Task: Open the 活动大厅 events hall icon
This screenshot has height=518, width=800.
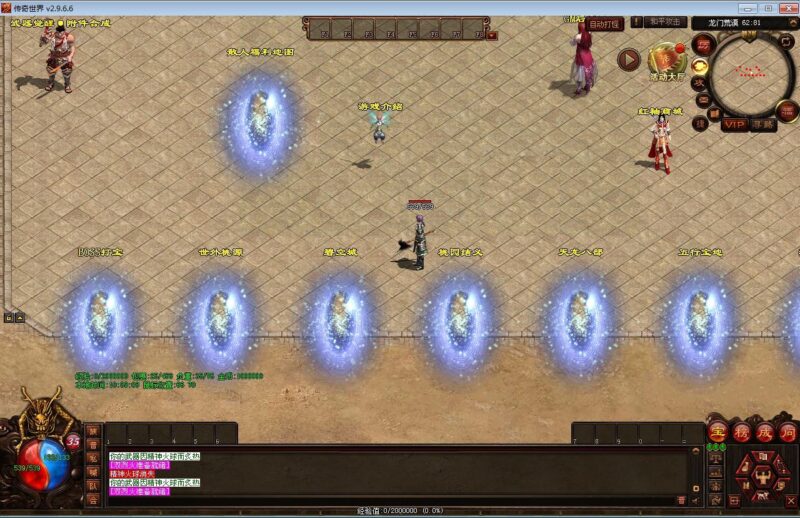Action: (667, 58)
